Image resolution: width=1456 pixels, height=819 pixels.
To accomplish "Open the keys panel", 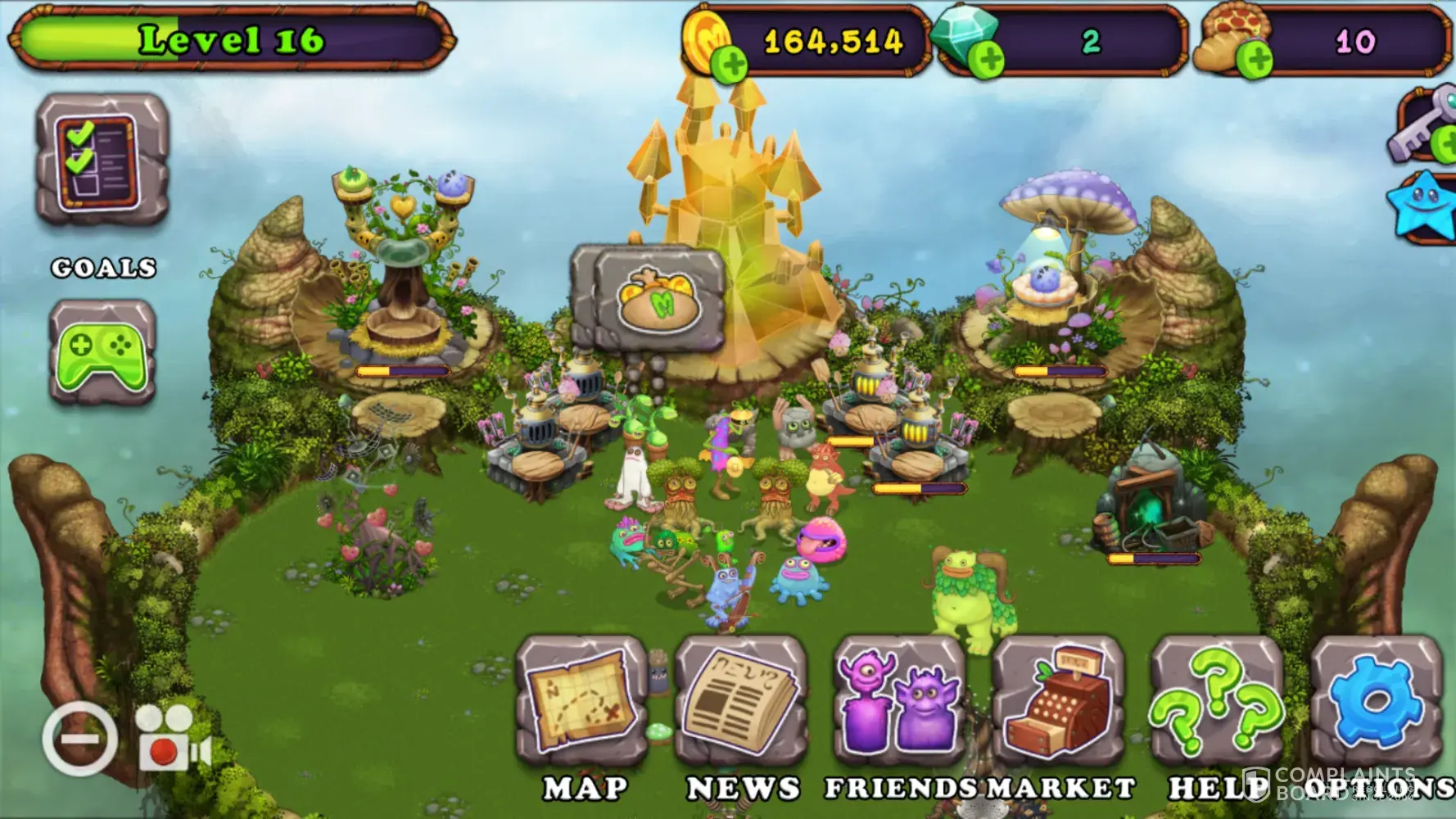I will [x=1423, y=129].
